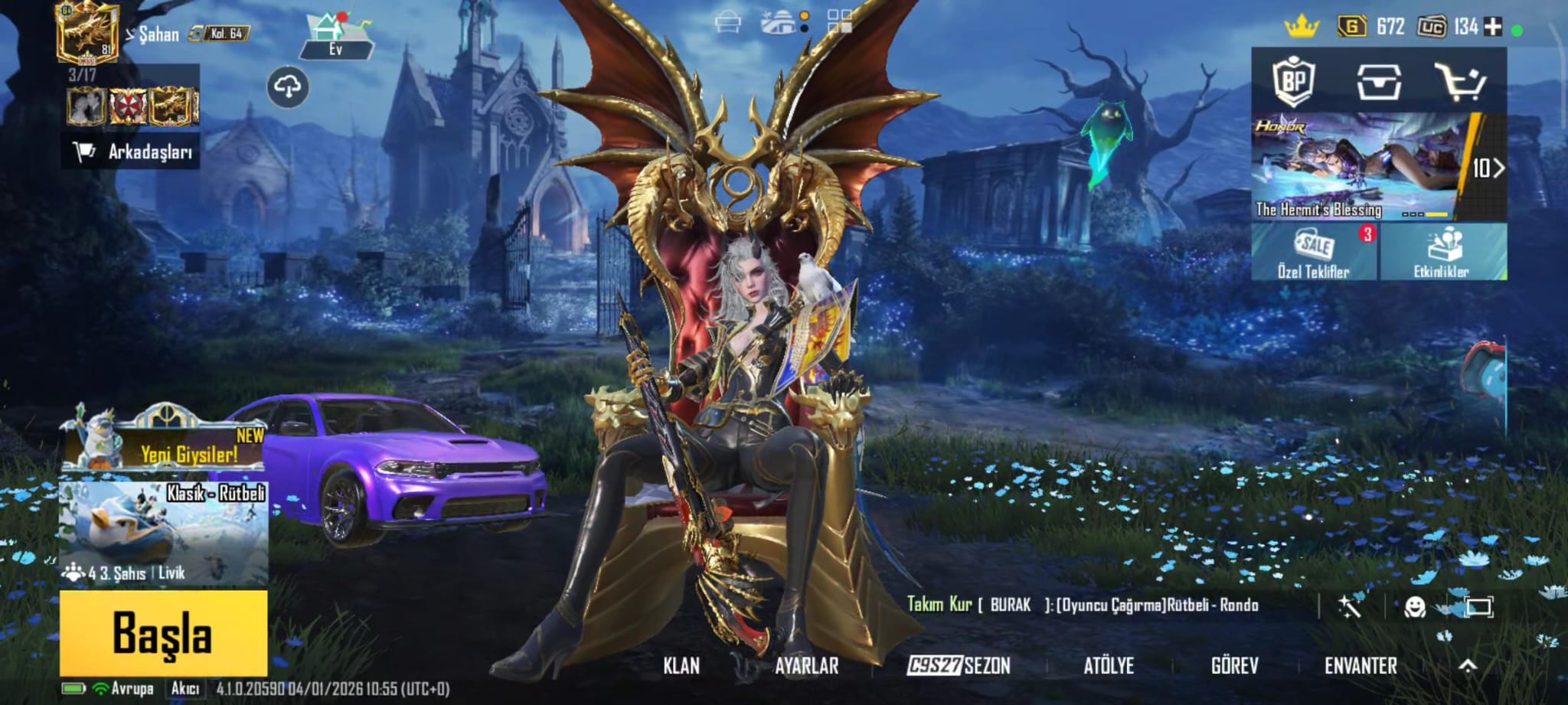Open the ATÖLYE workshop
Image resolution: width=1568 pixels, height=705 pixels.
coord(1108,666)
